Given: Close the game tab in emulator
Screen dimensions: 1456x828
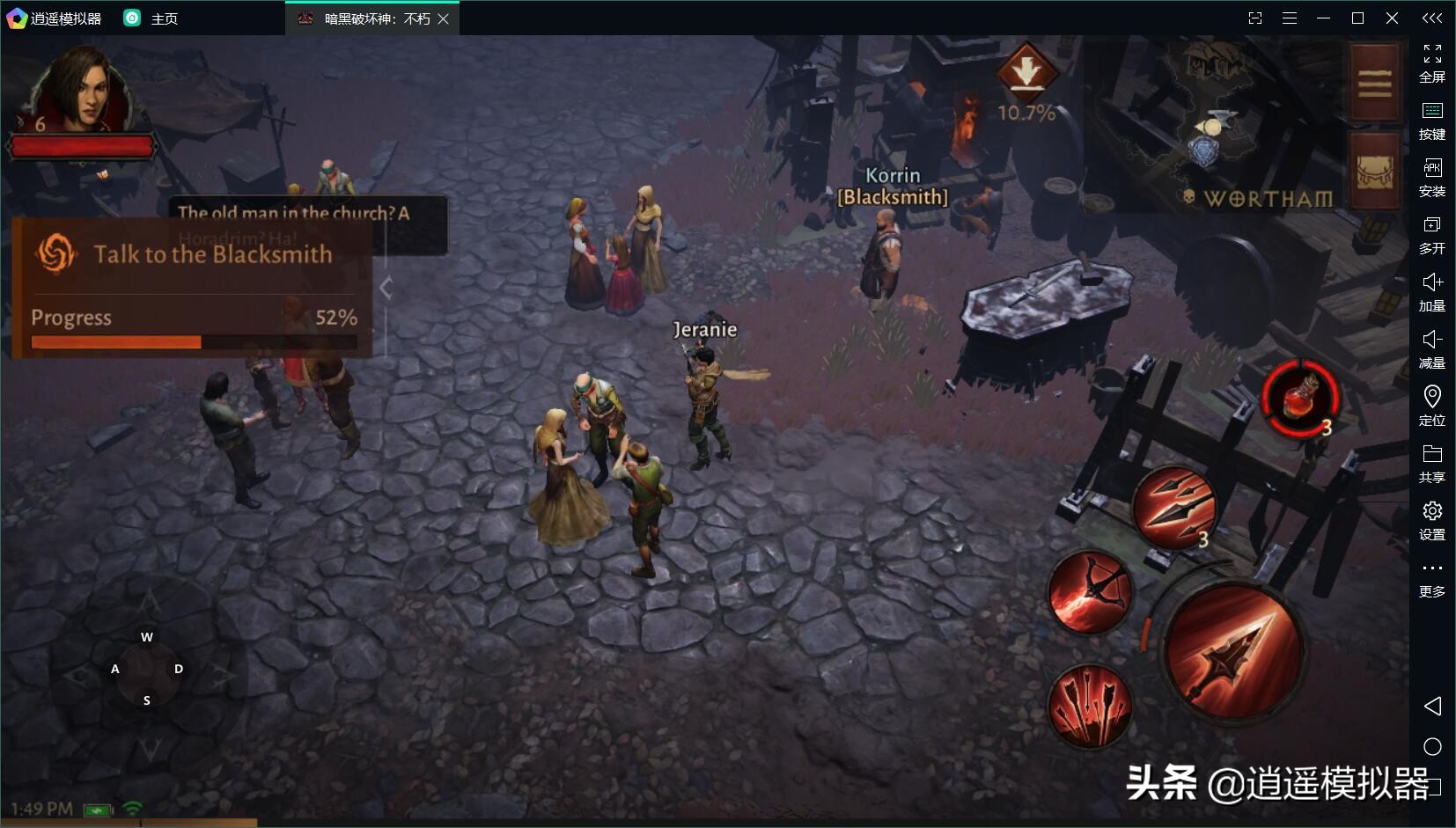Looking at the screenshot, I should [x=444, y=18].
